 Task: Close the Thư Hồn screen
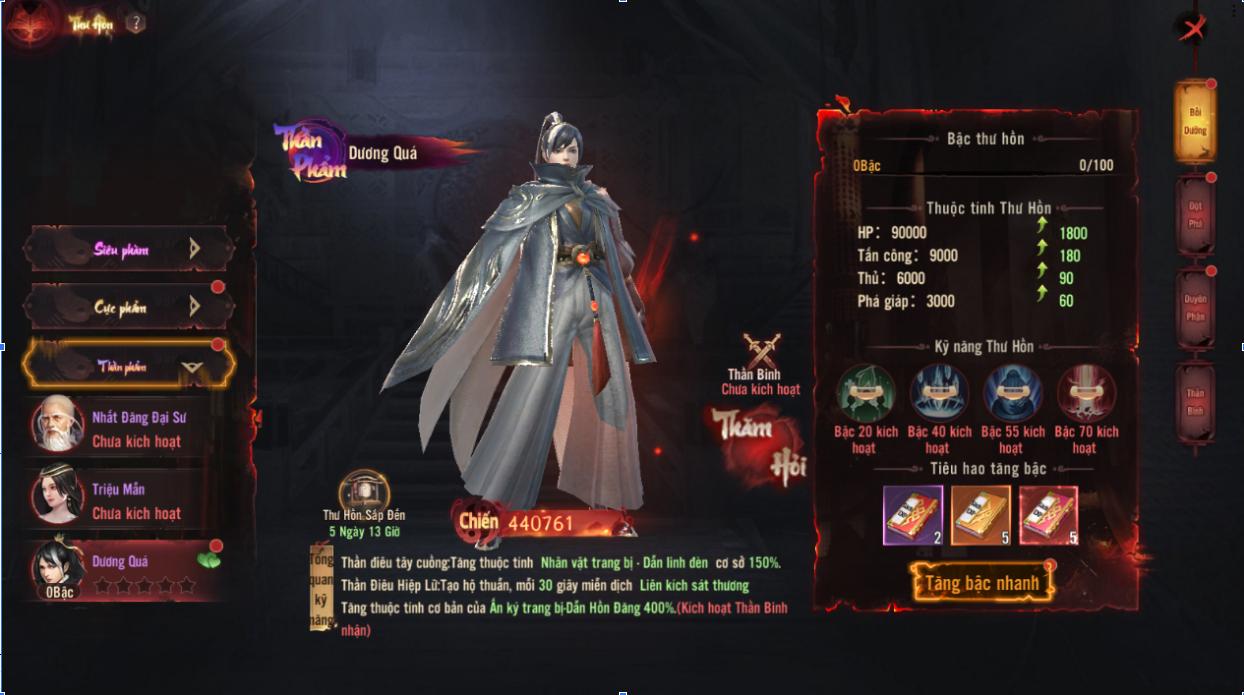(1192, 29)
